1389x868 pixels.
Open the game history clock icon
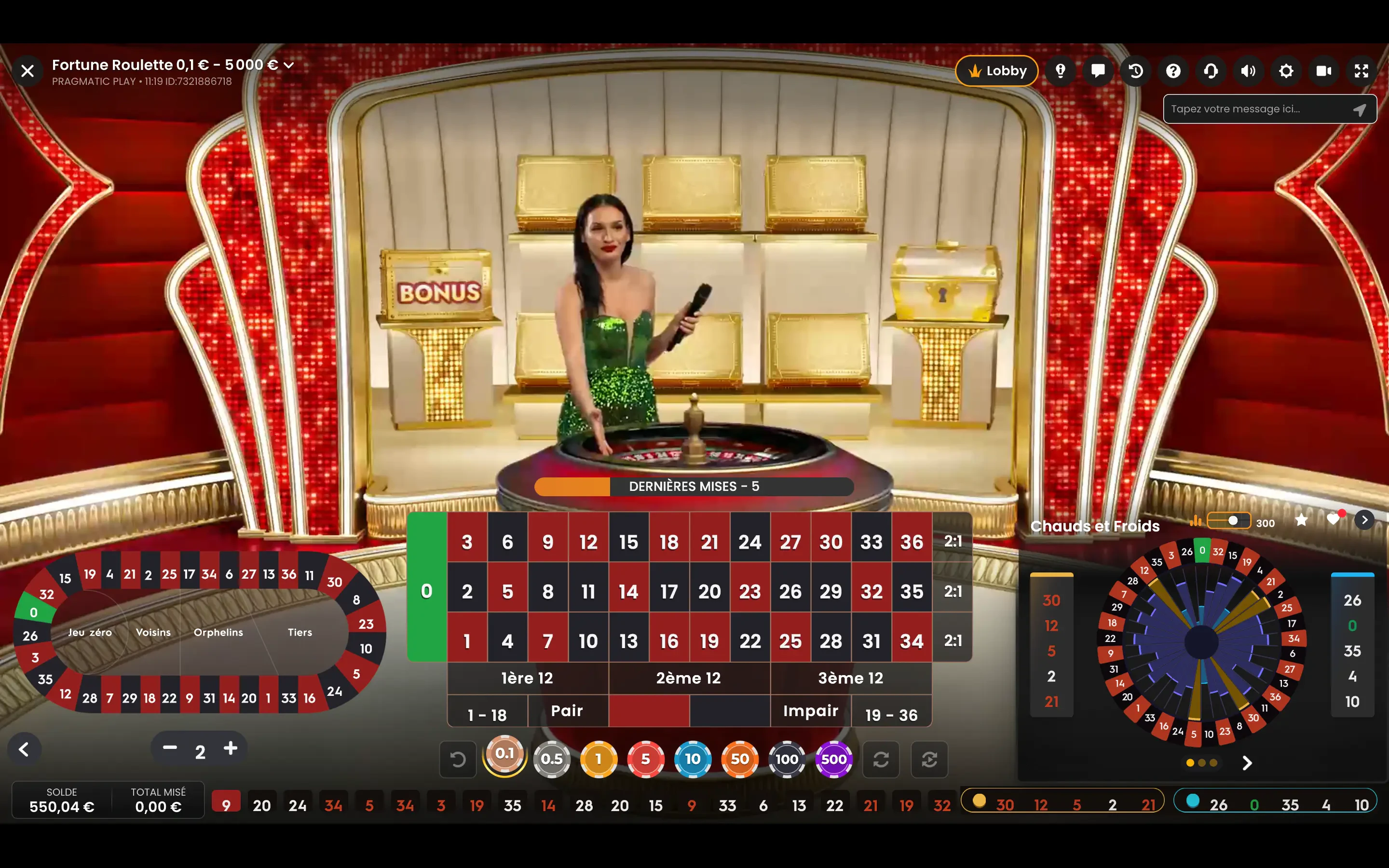coord(1136,71)
